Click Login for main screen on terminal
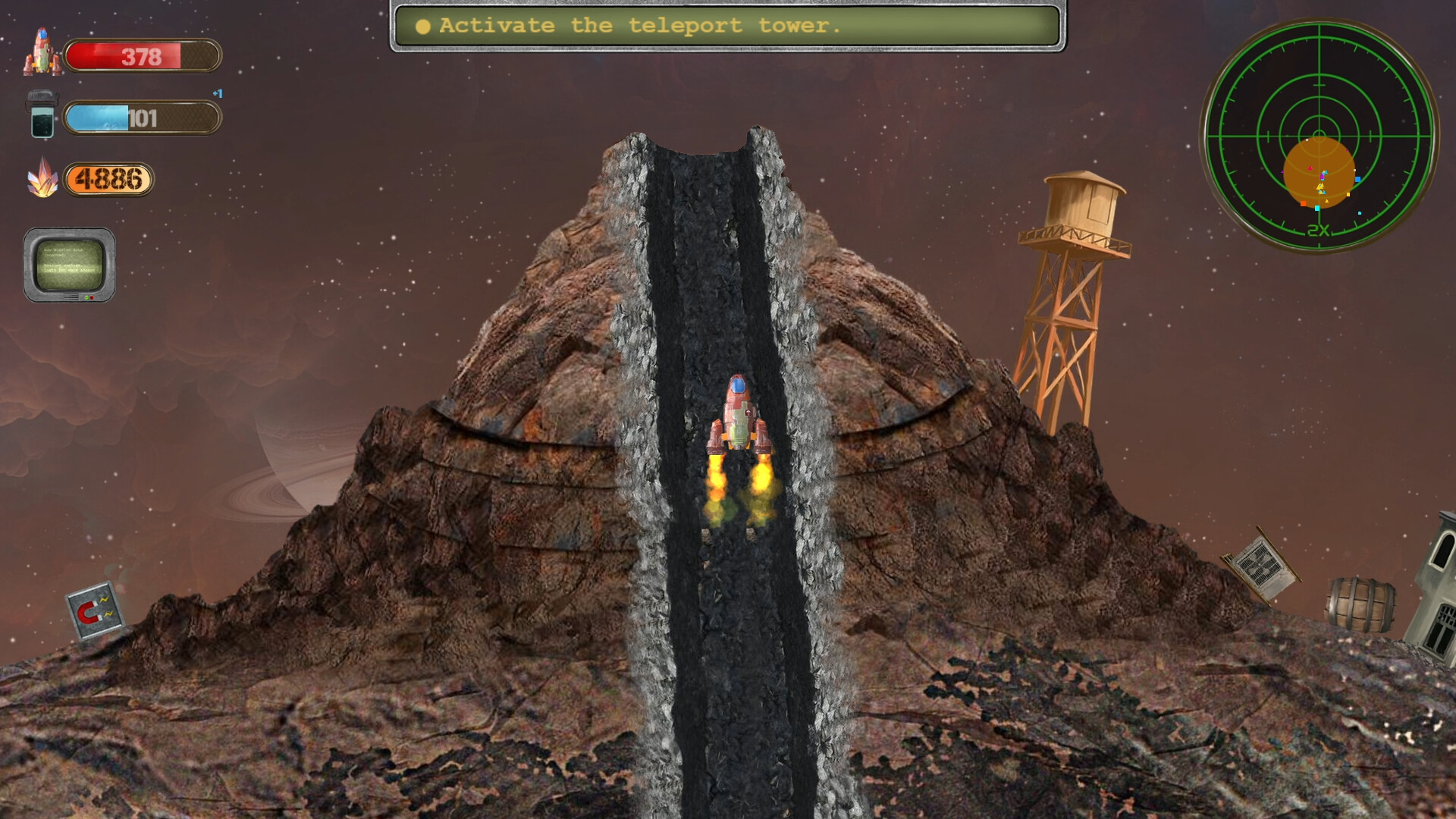1456x819 pixels. 70,270
